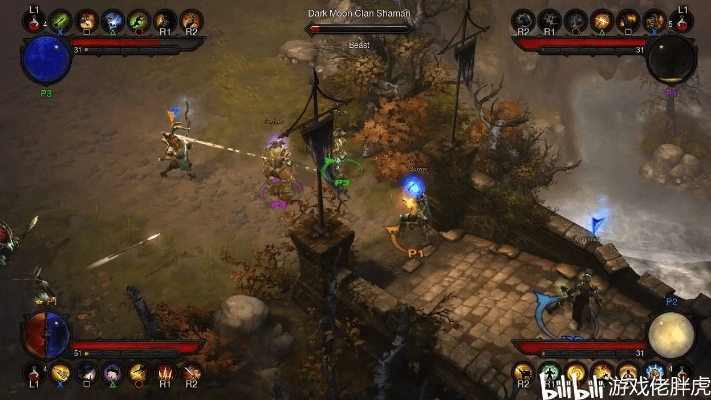Click the Dark Moon Clan Shaman target bar

pos(359,29)
